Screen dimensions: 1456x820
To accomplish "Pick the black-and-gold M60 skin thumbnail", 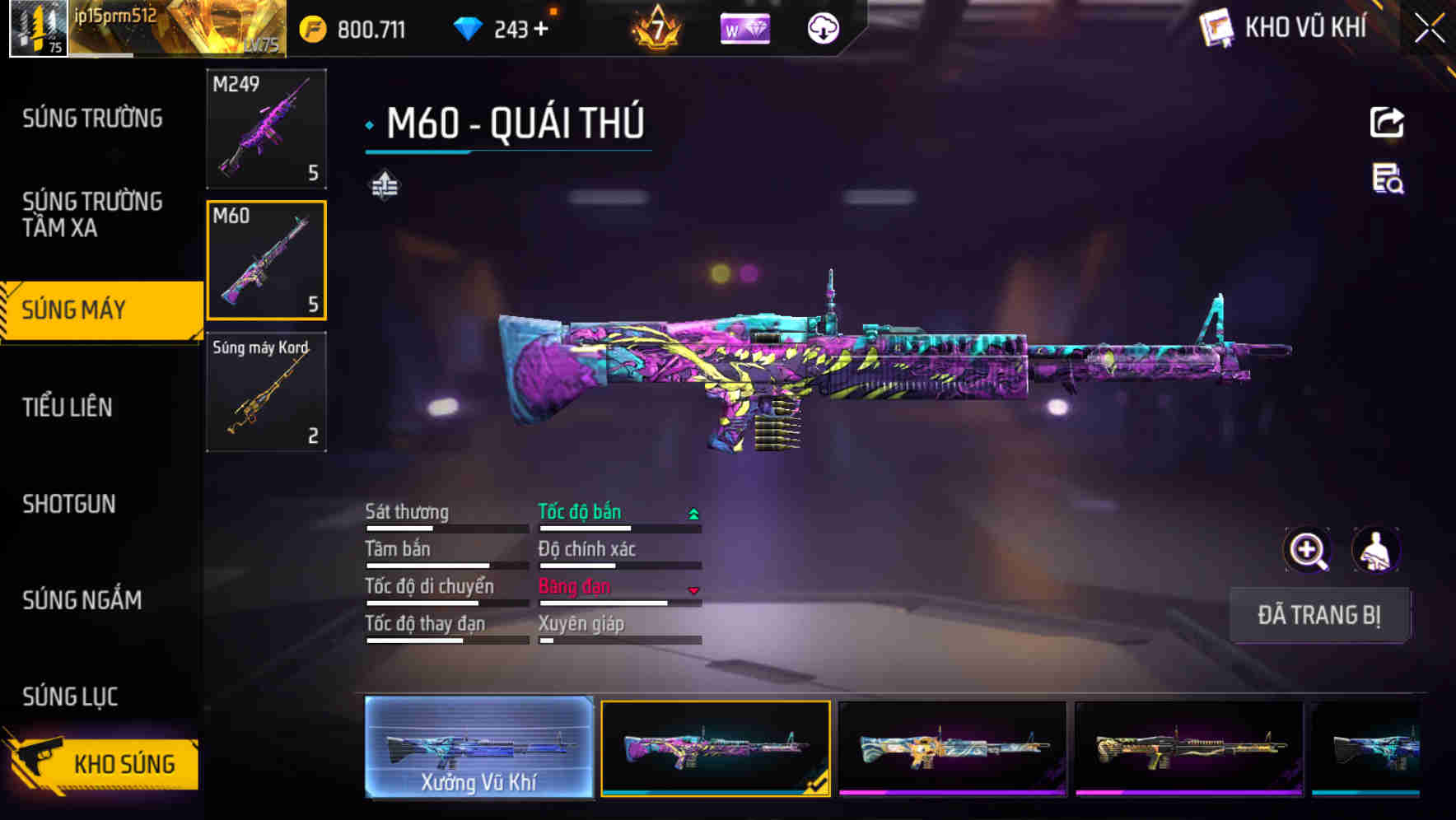I will (x=1188, y=748).
